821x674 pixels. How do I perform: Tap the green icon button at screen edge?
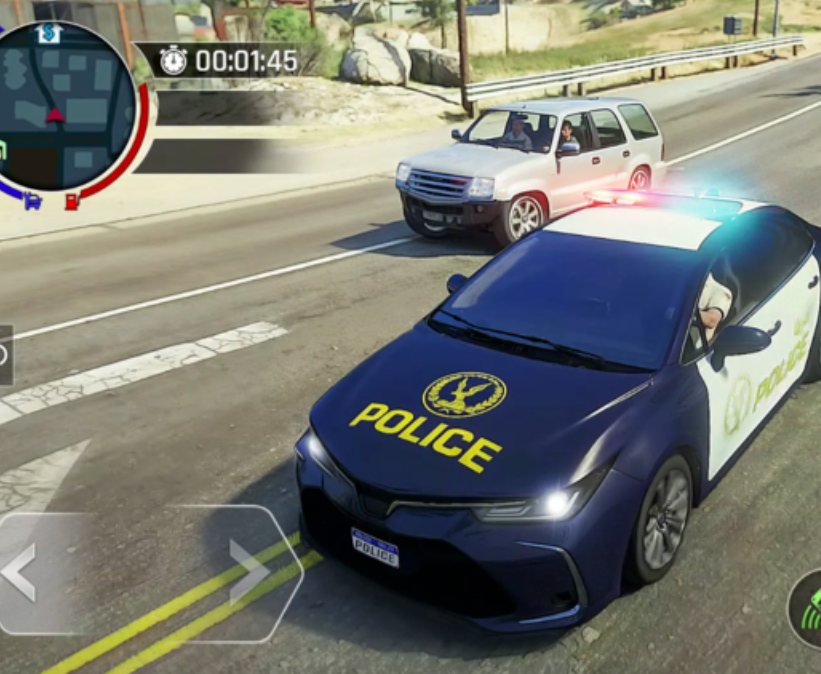(x=807, y=610)
